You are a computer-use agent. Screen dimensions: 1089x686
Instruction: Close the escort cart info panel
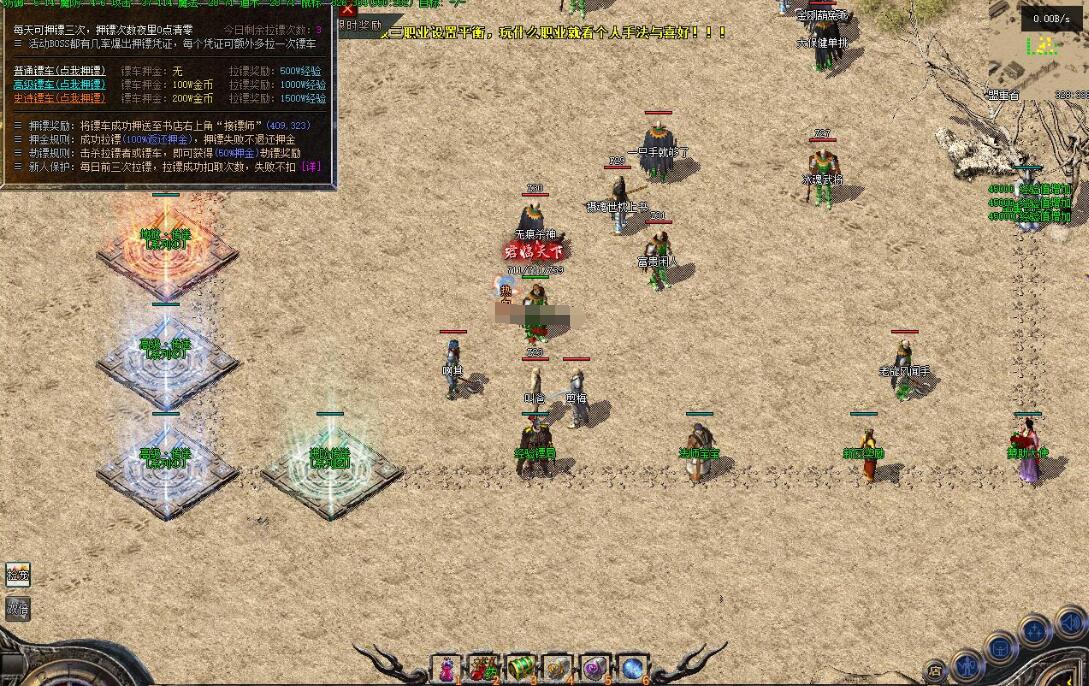click(x=348, y=9)
